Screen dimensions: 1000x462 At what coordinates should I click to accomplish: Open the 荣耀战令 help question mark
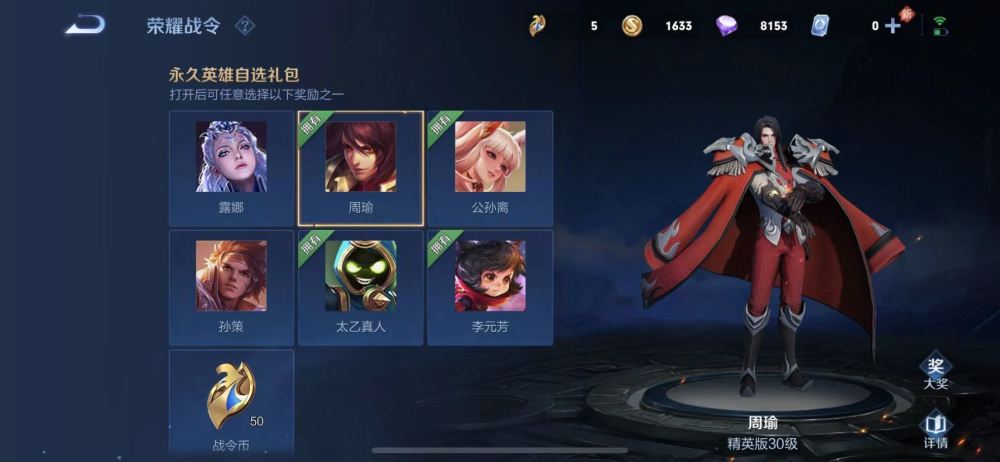244,25
